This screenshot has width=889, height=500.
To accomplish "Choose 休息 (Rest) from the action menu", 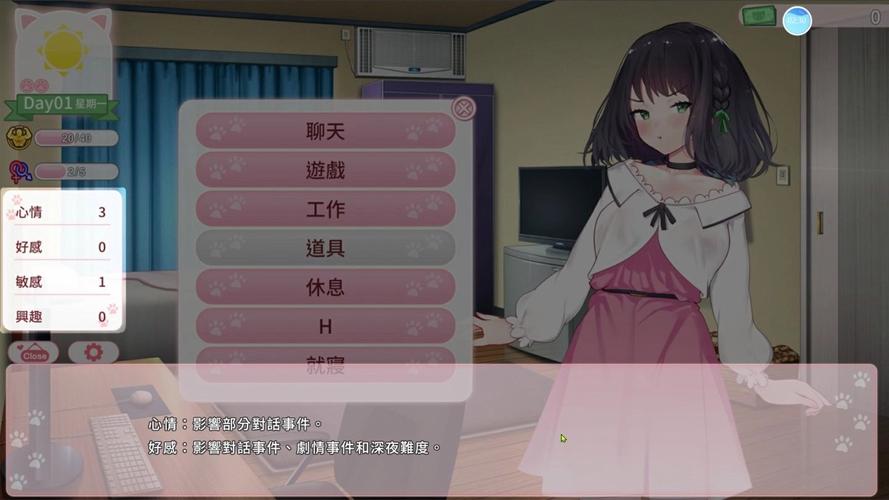I will point(325,287).
